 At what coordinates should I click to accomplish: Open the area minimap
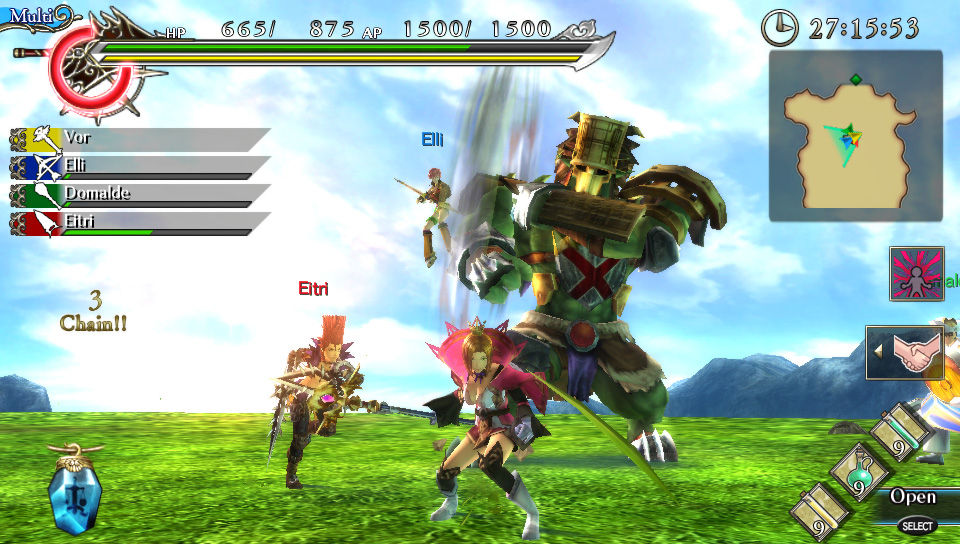[x=855, y=136]
